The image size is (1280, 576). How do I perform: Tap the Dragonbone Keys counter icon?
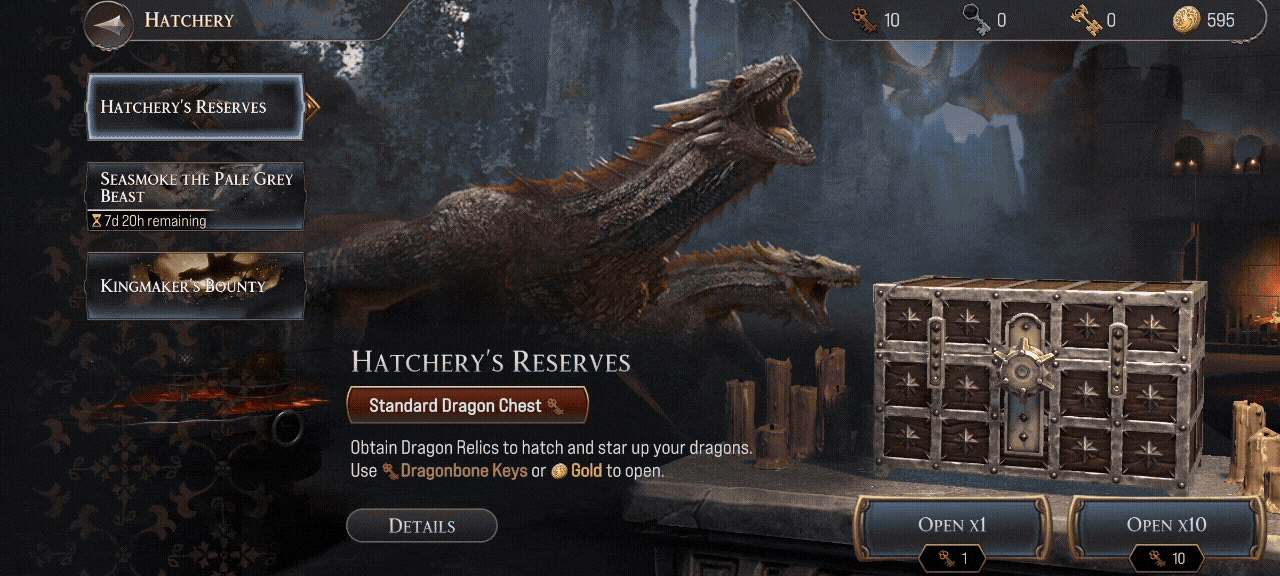pos(864,20)
